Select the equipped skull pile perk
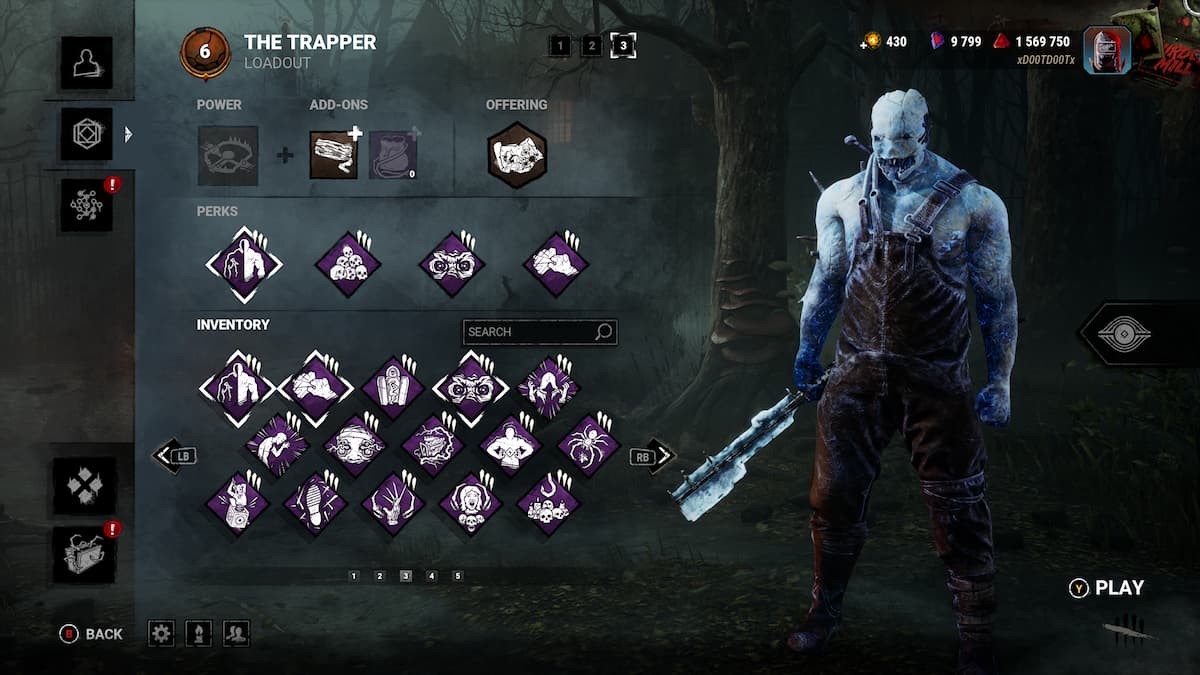This screenshot has height=675, width=1200. [x=348, y=264]
